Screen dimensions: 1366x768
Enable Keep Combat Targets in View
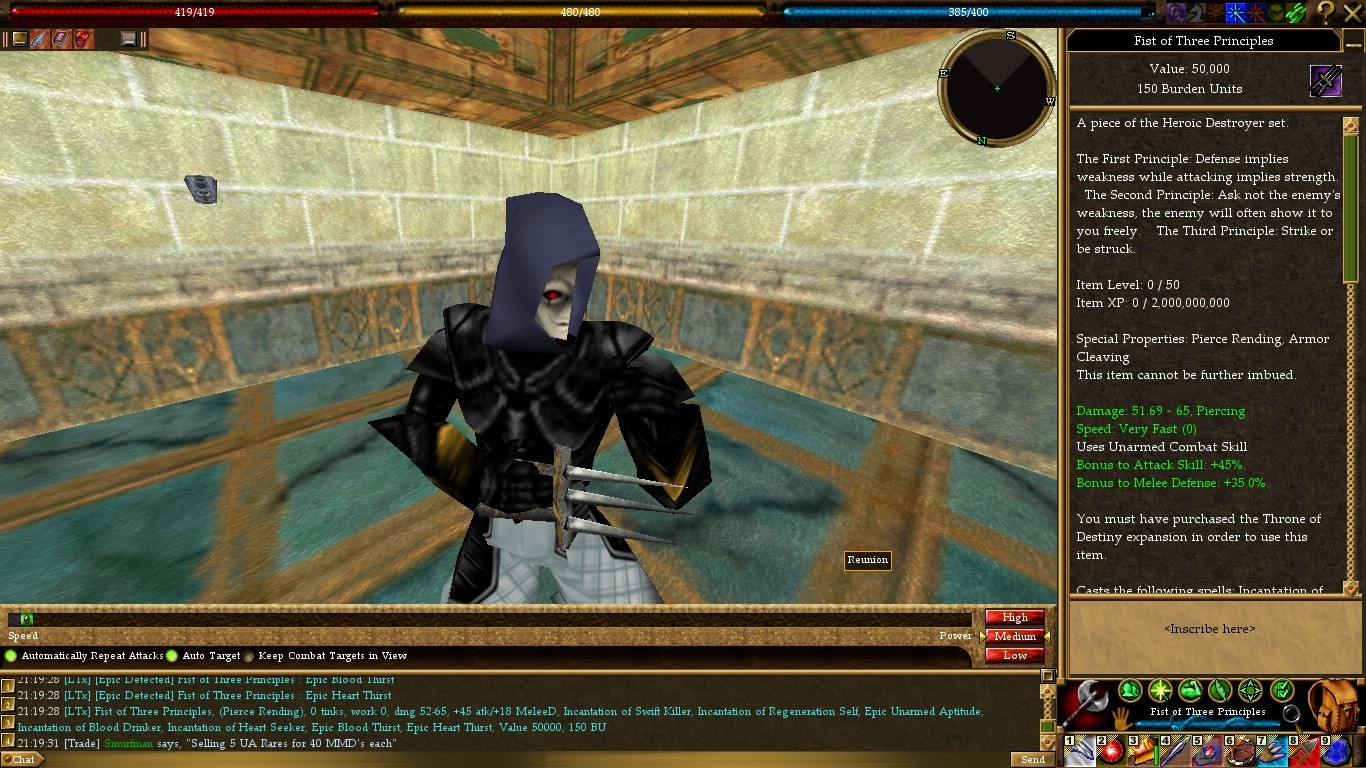pos(249,656)
